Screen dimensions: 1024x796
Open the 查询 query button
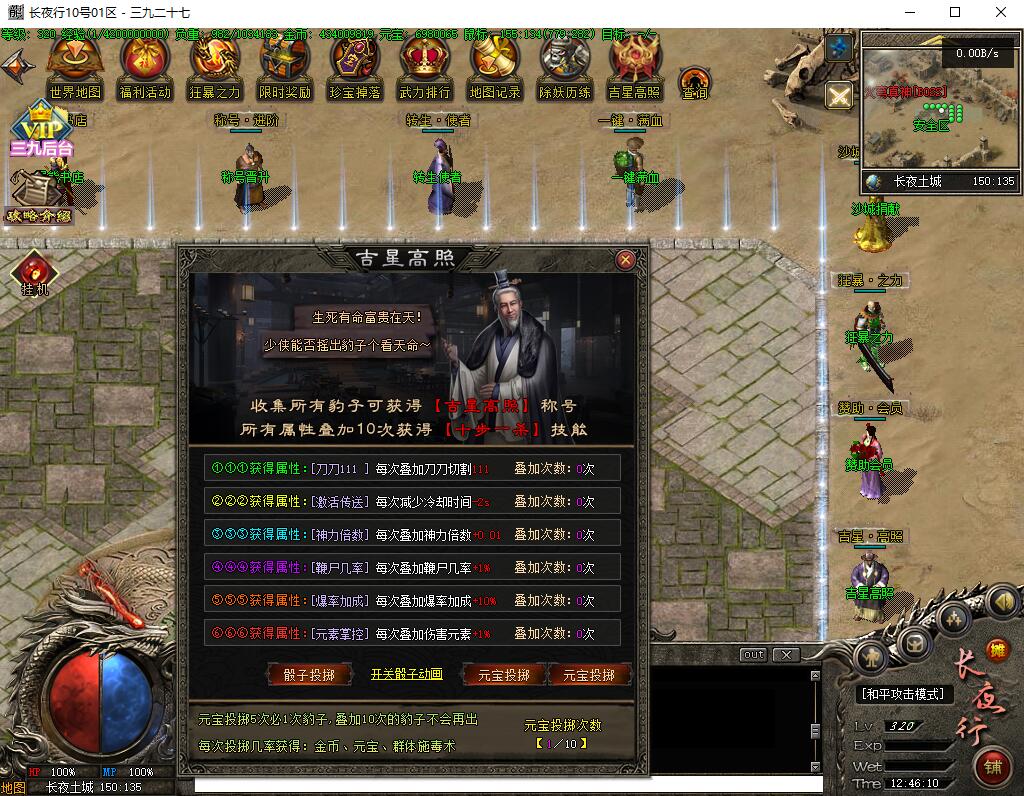(x=695, y=84)
